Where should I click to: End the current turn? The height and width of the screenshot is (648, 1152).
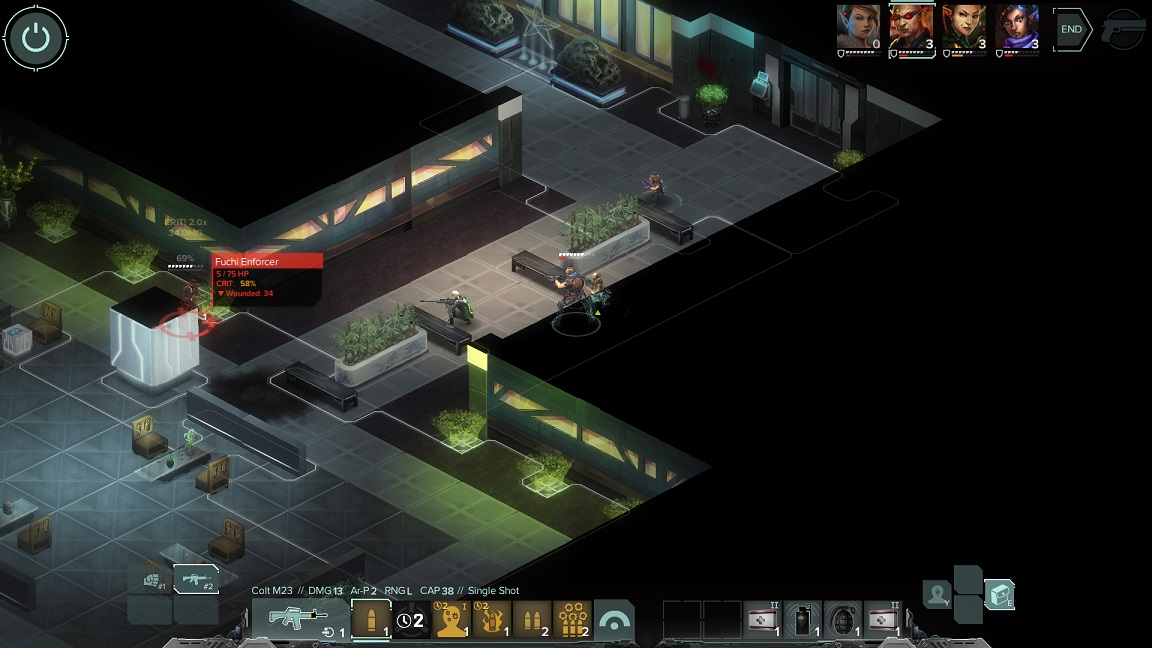1071,29
